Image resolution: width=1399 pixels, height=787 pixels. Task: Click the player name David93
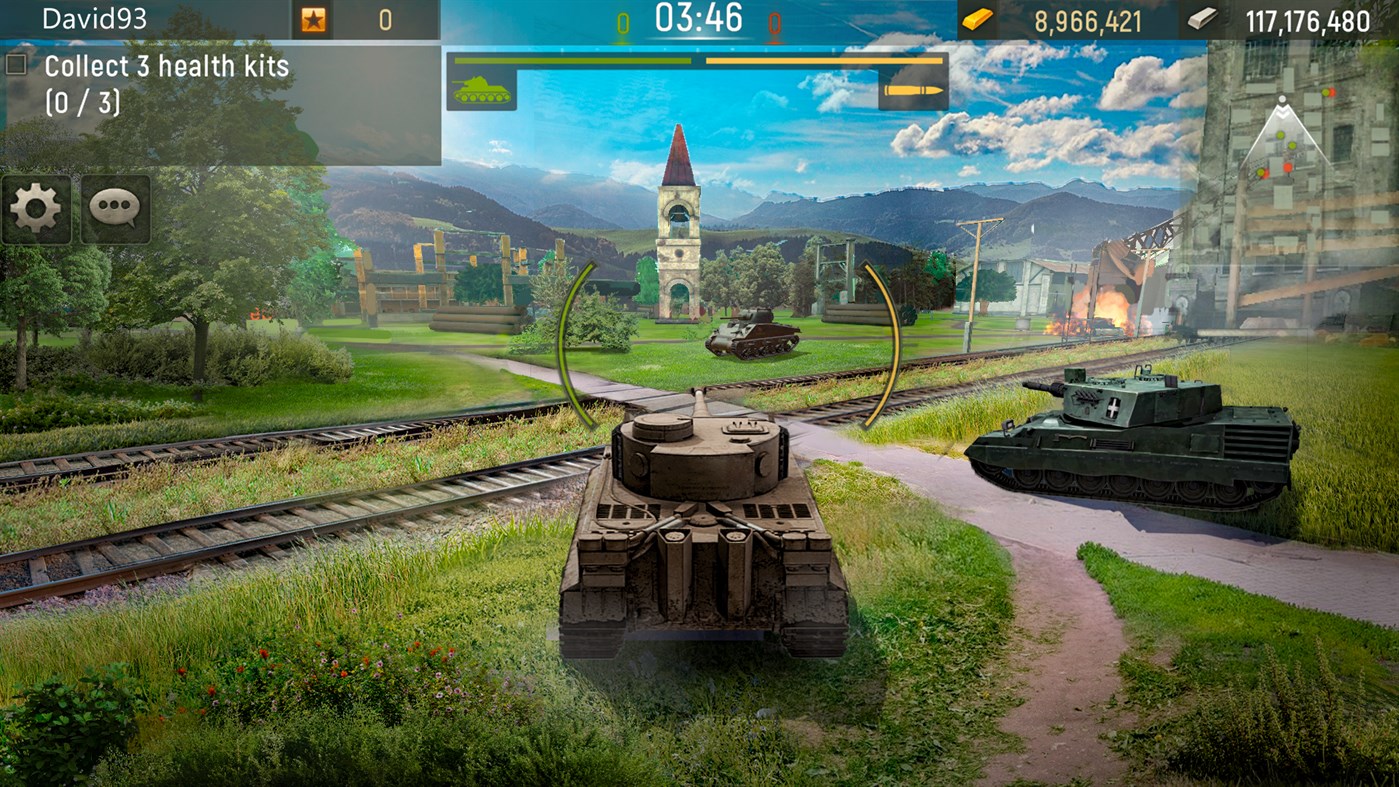point(95,17)
